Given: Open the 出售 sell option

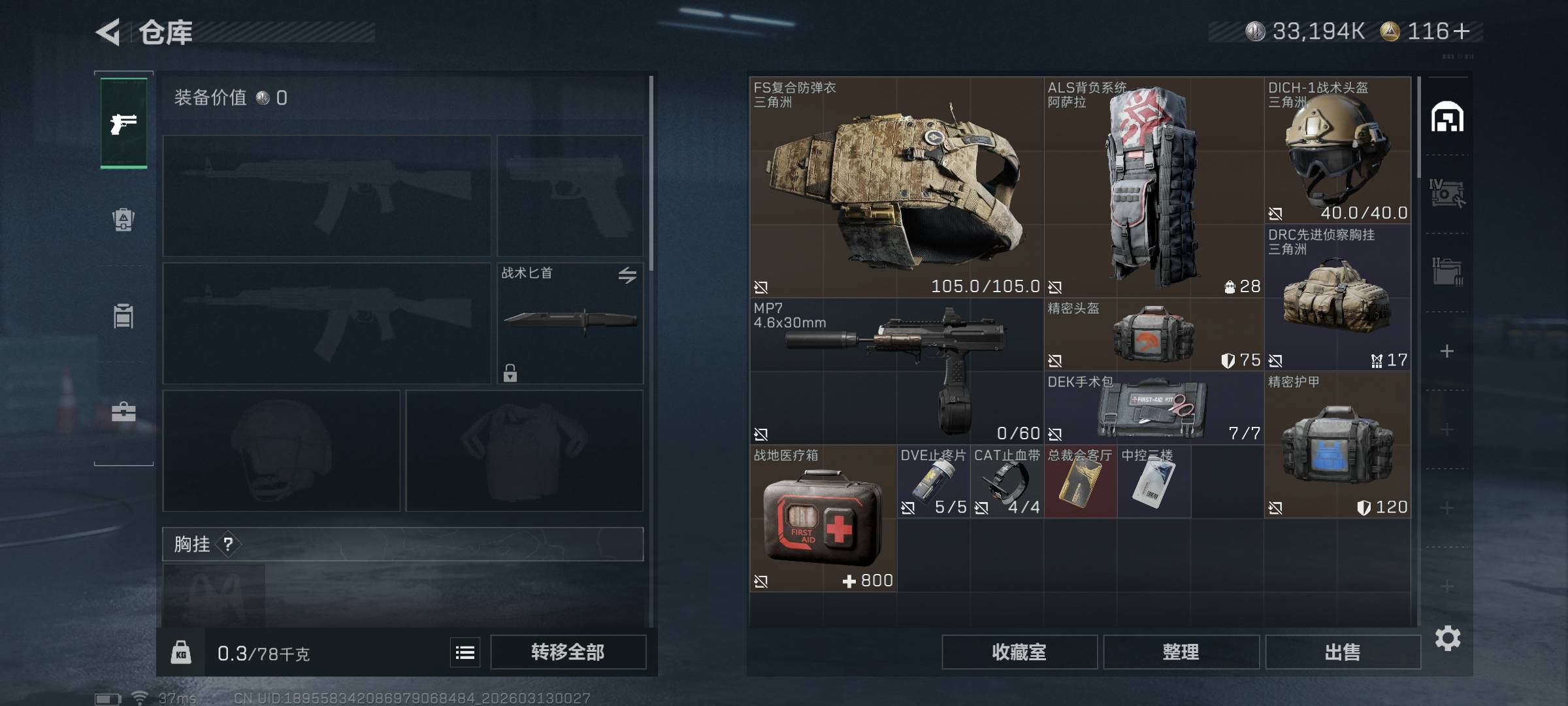Looking at the screenshot, I should pos(1343,652).
